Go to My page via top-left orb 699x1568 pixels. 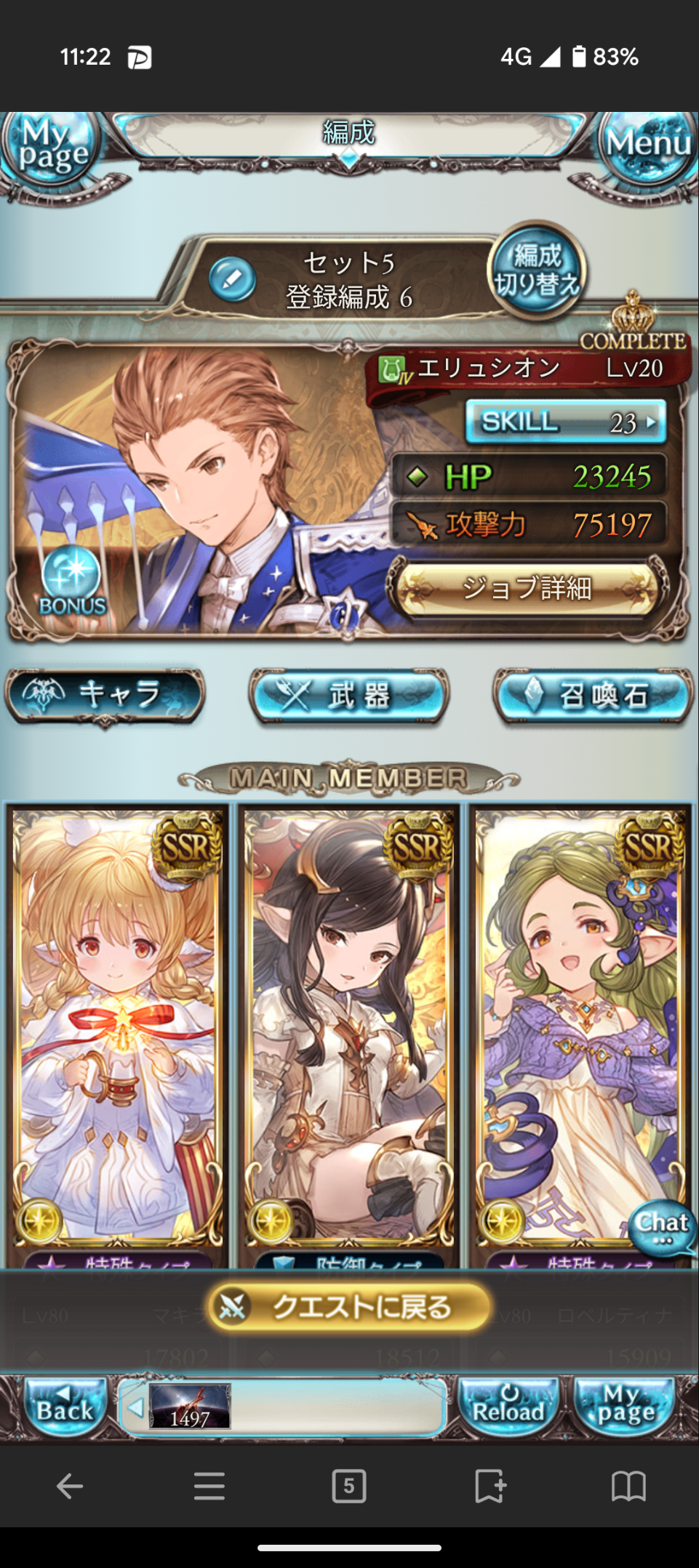[x=51, y=145]
